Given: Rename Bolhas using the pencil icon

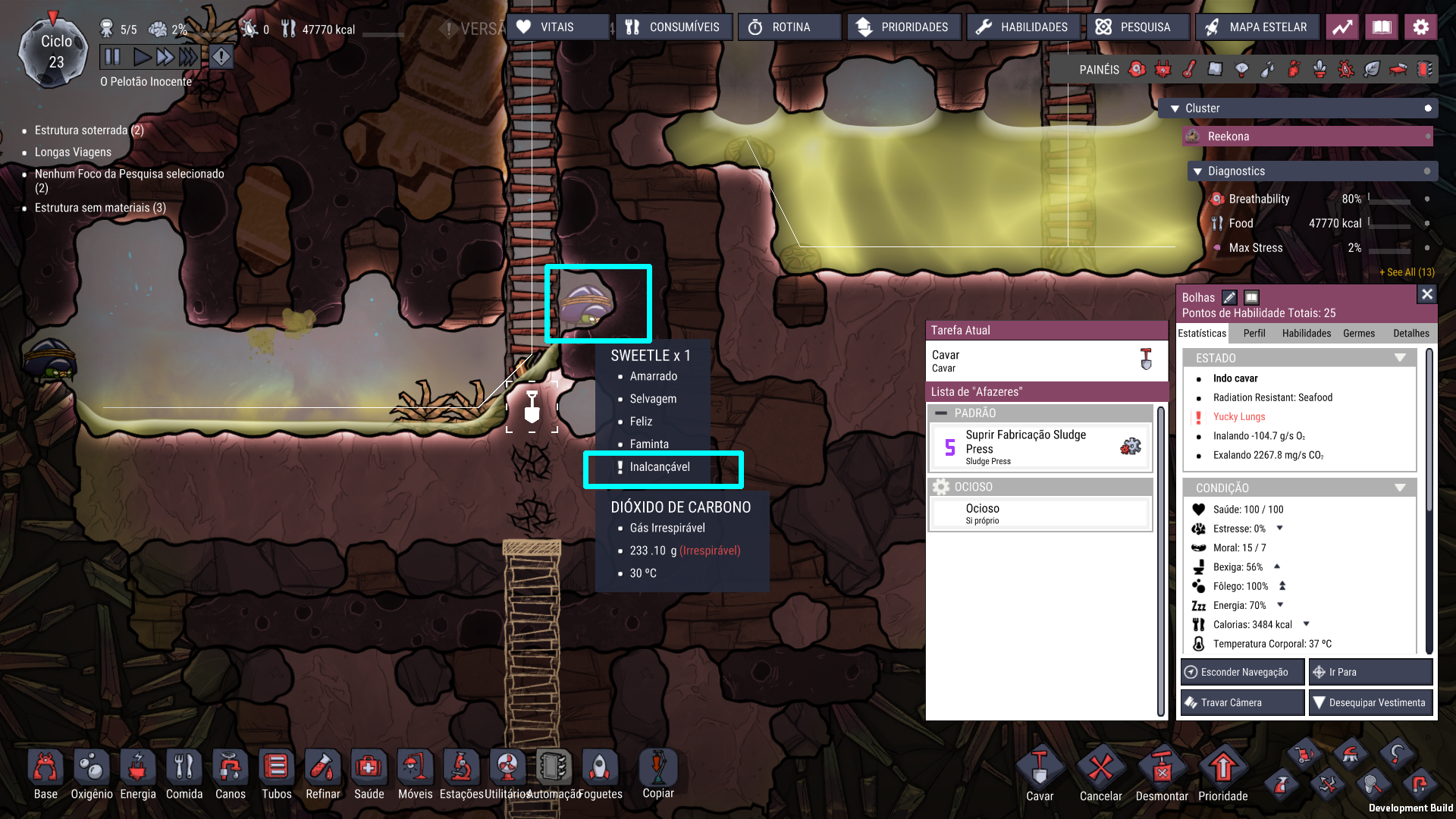Looking at the screenshot, I should click(x=1230, y=297).
